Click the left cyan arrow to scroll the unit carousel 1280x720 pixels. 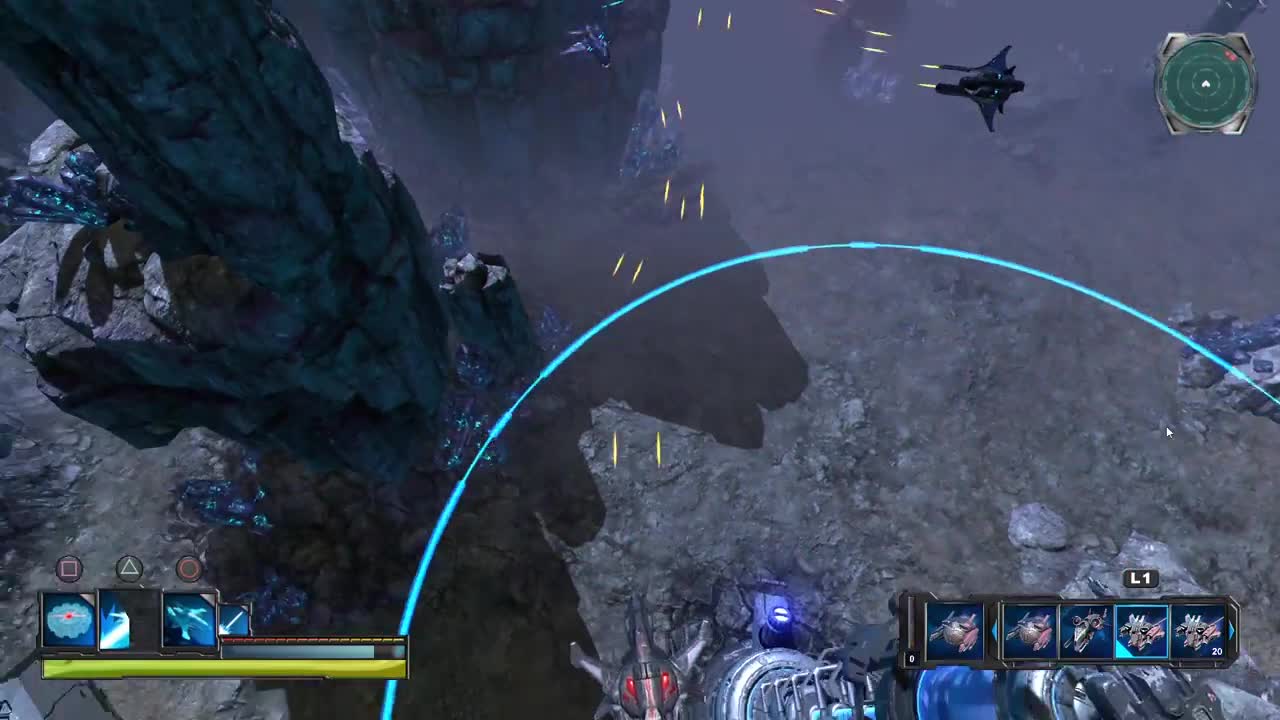[994, 629]
